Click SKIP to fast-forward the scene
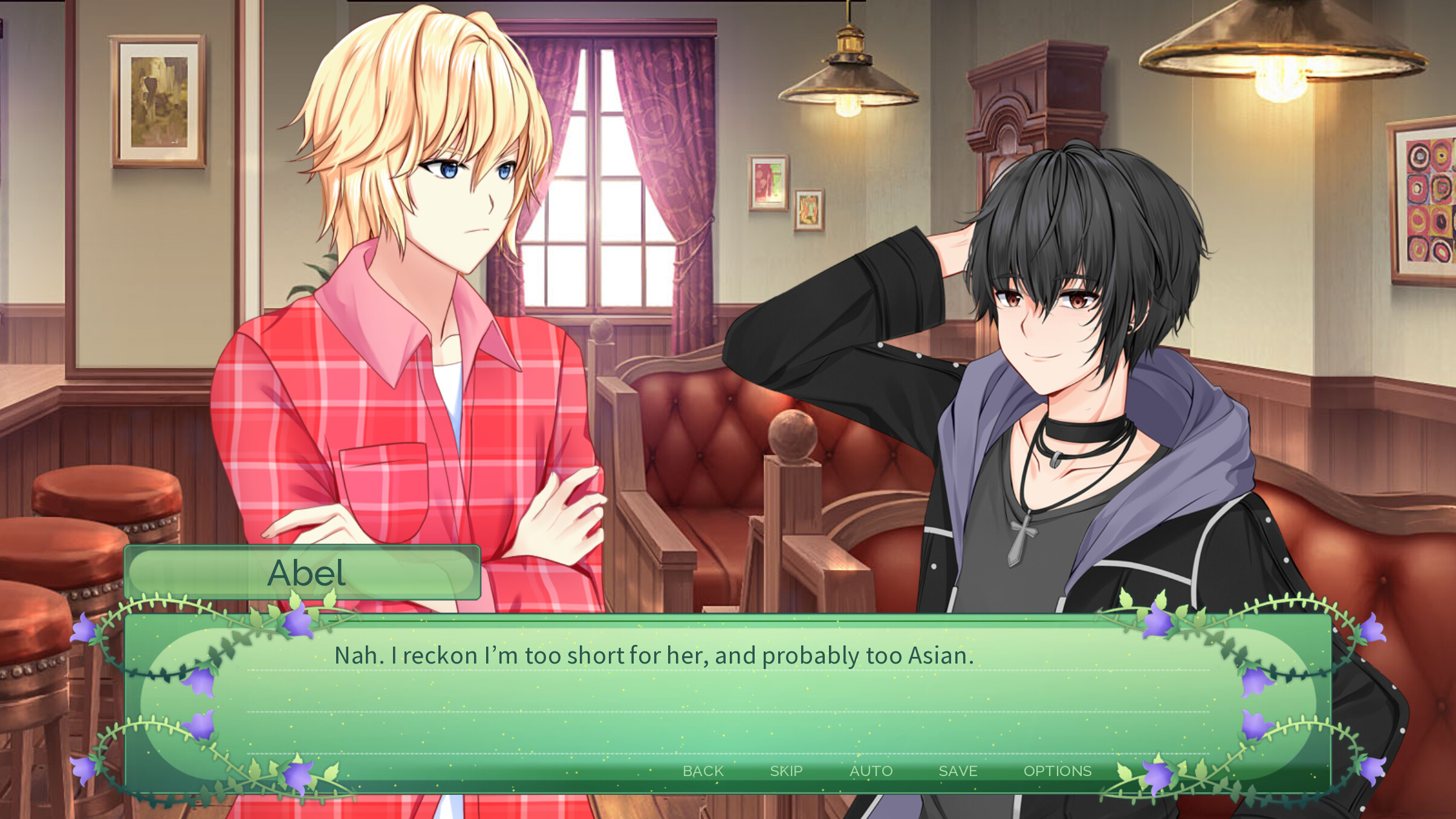 coord(786,771)
